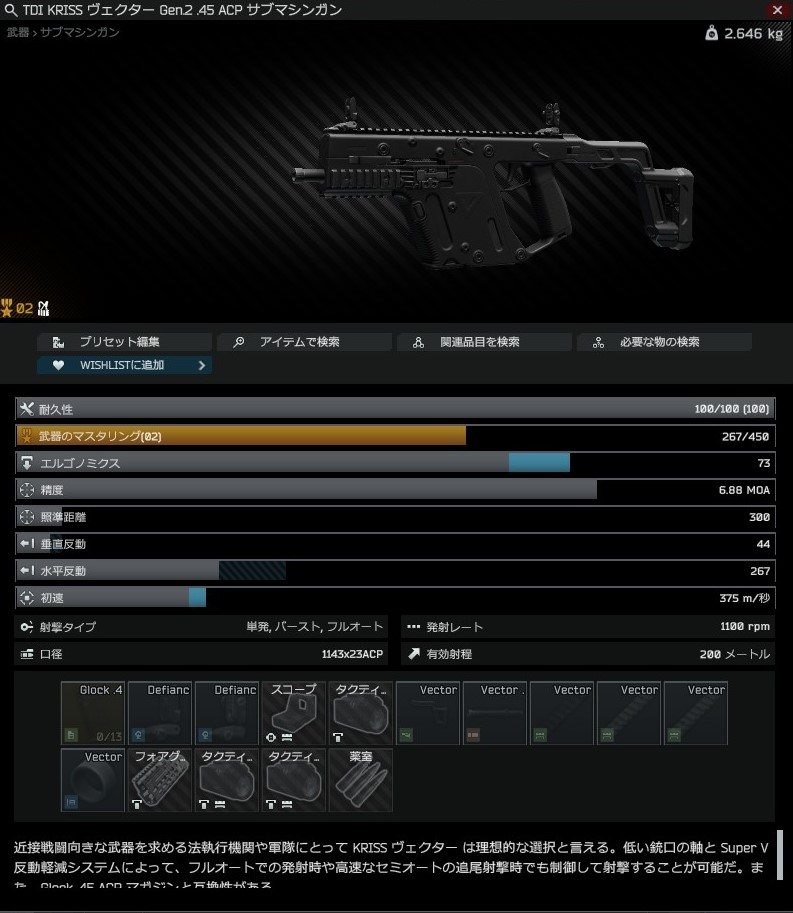Click the description text scrollbar
Screen dimensions: 793x913
coord(780,854)
